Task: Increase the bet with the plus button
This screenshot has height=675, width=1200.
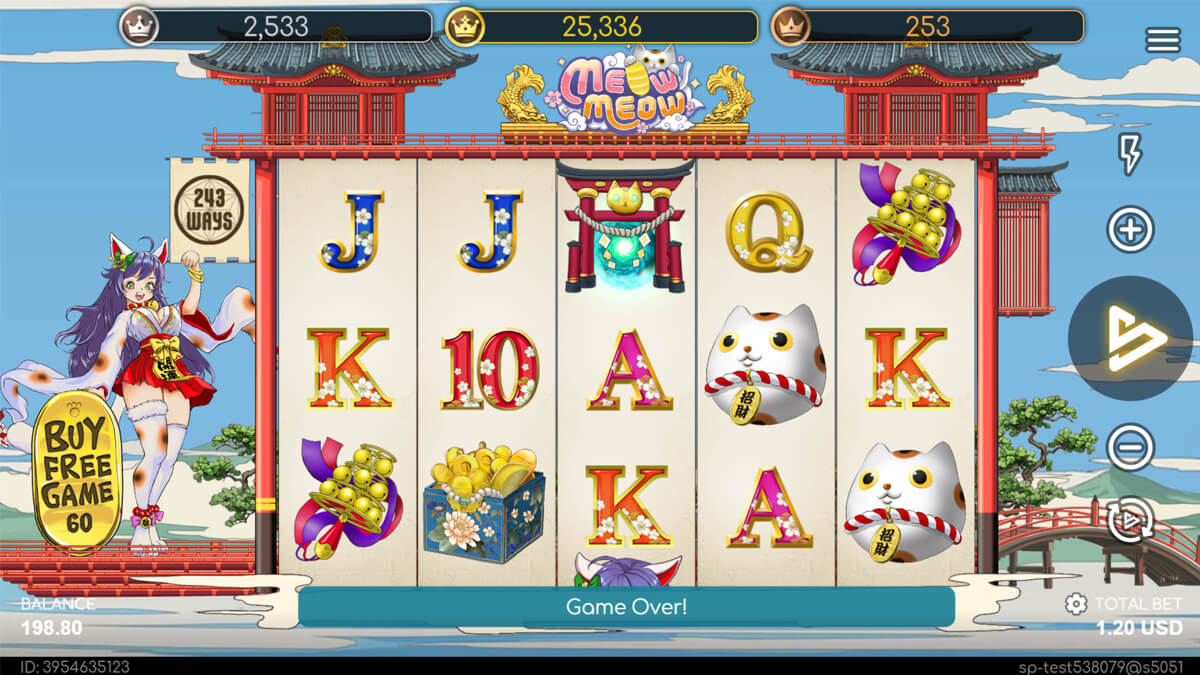Action: coord(1130,230)
